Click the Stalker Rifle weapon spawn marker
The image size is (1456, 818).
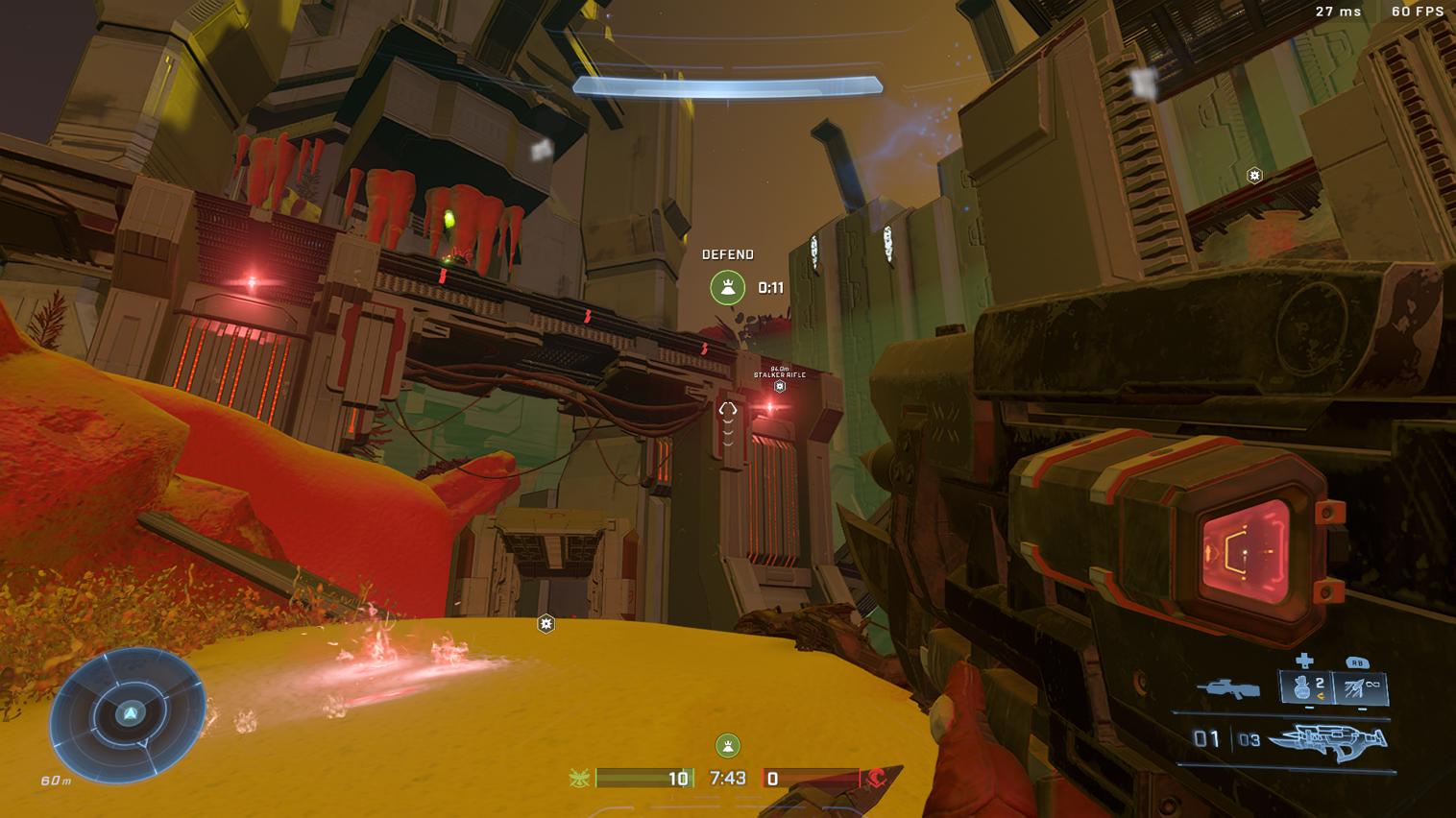tap(780, 386)
